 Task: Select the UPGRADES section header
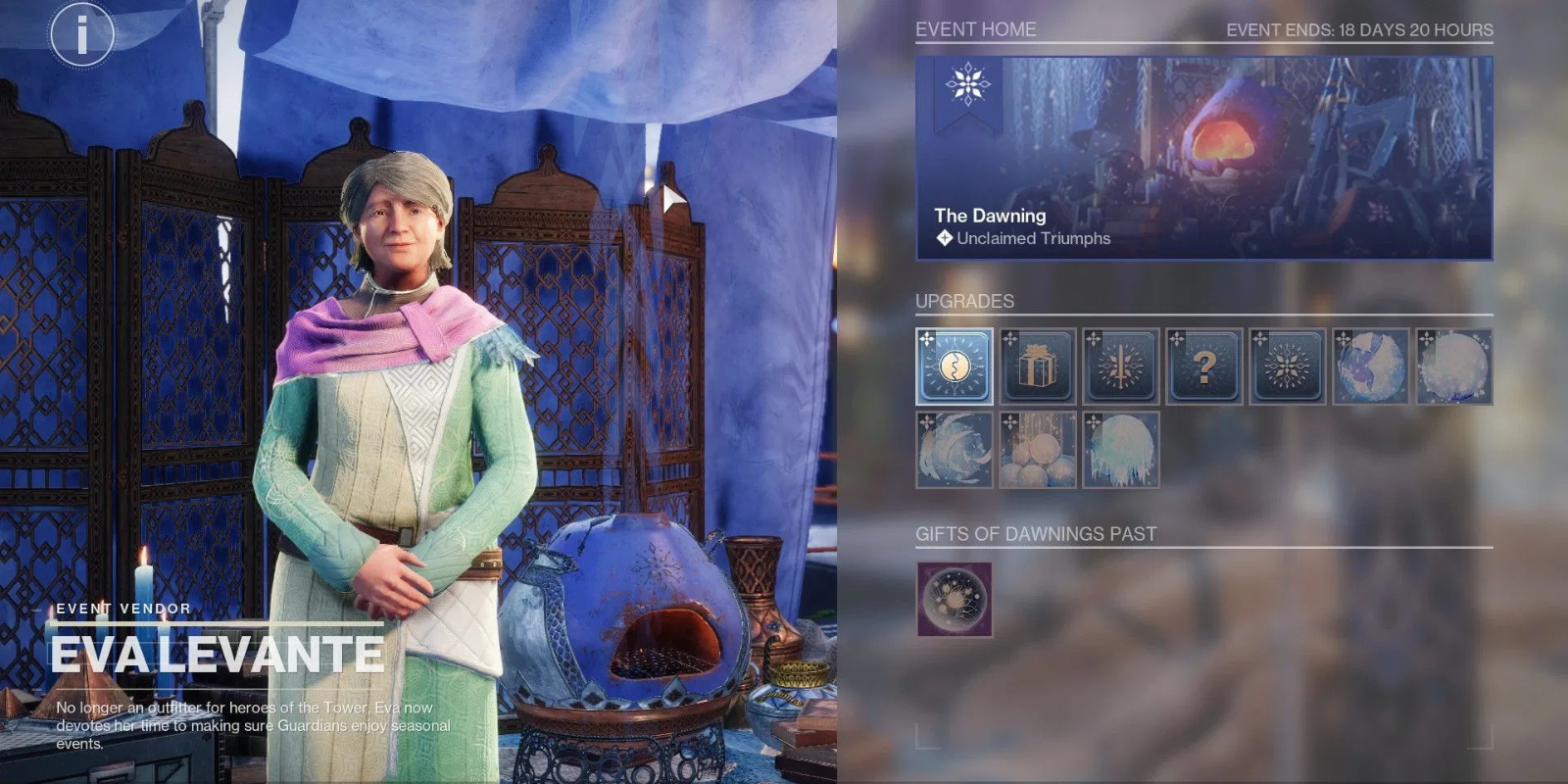click(965, 301)
